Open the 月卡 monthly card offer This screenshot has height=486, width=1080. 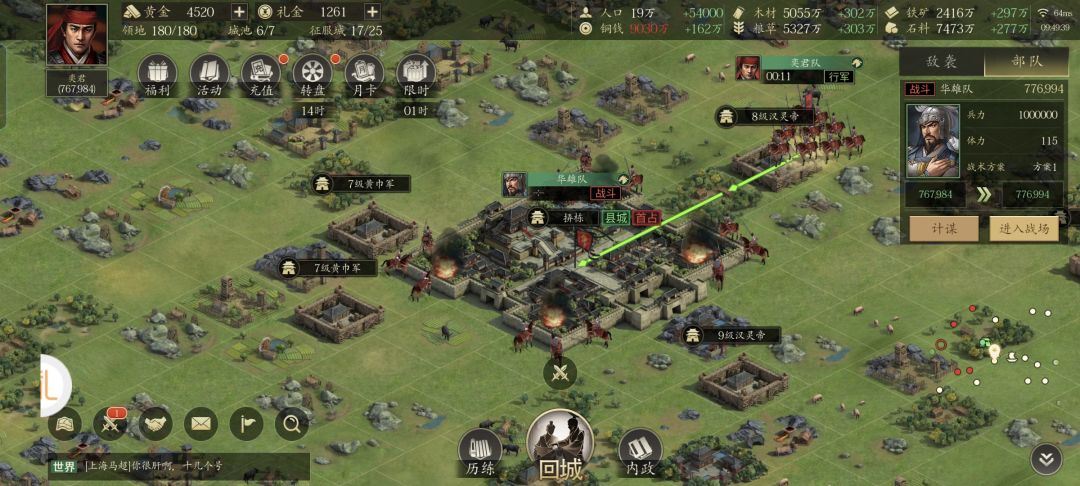point(364,73)
